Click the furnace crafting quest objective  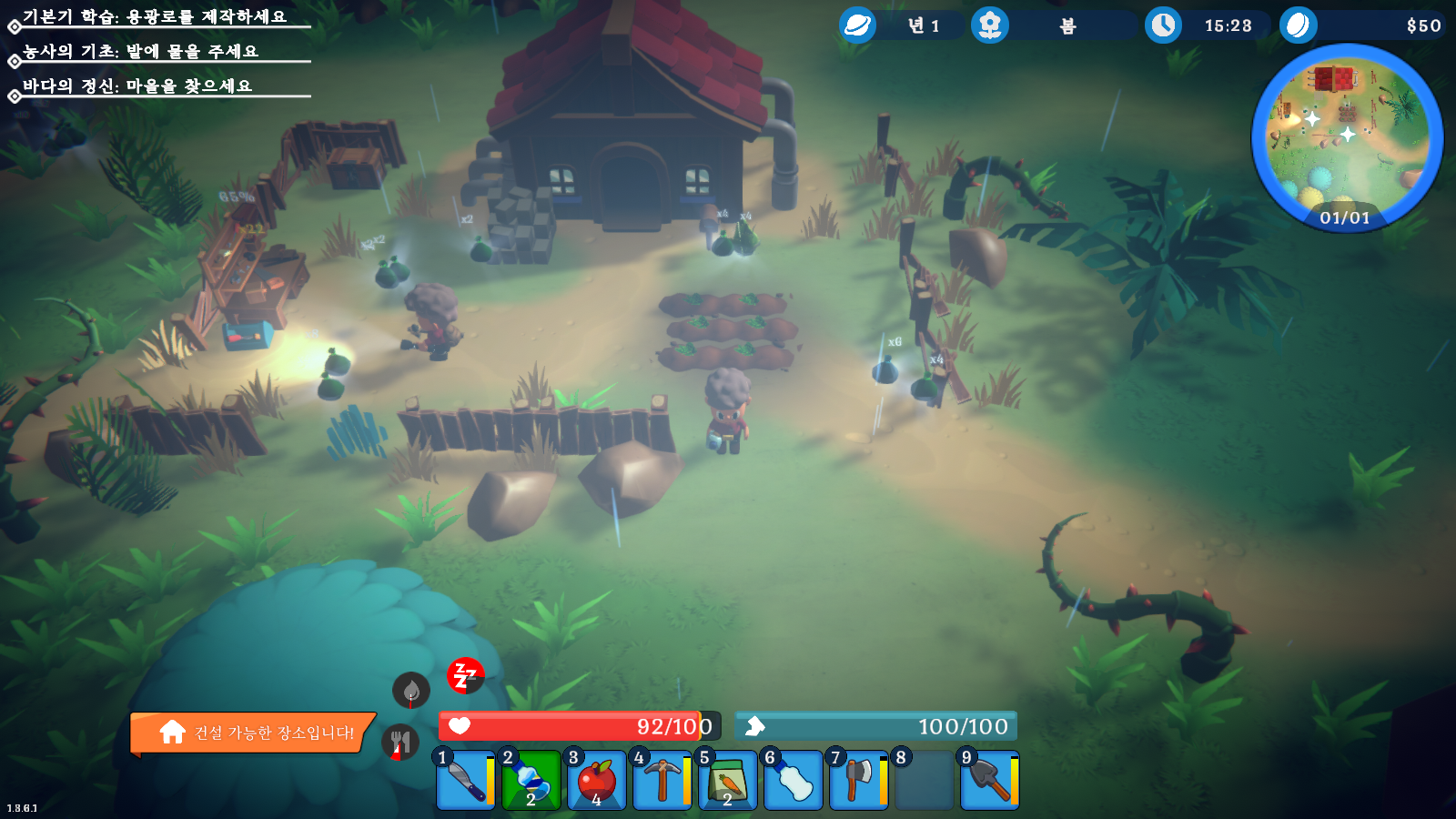click(x=155, y=17)
